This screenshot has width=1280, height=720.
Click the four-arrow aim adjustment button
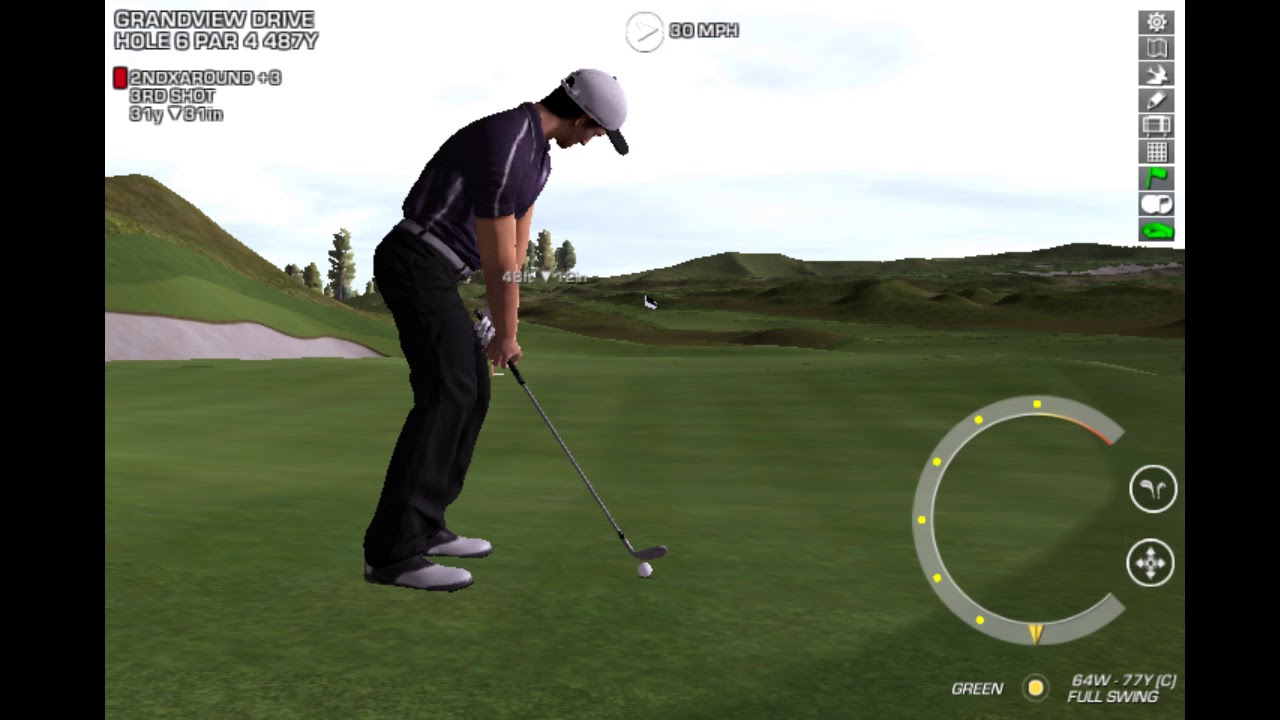1150,563
